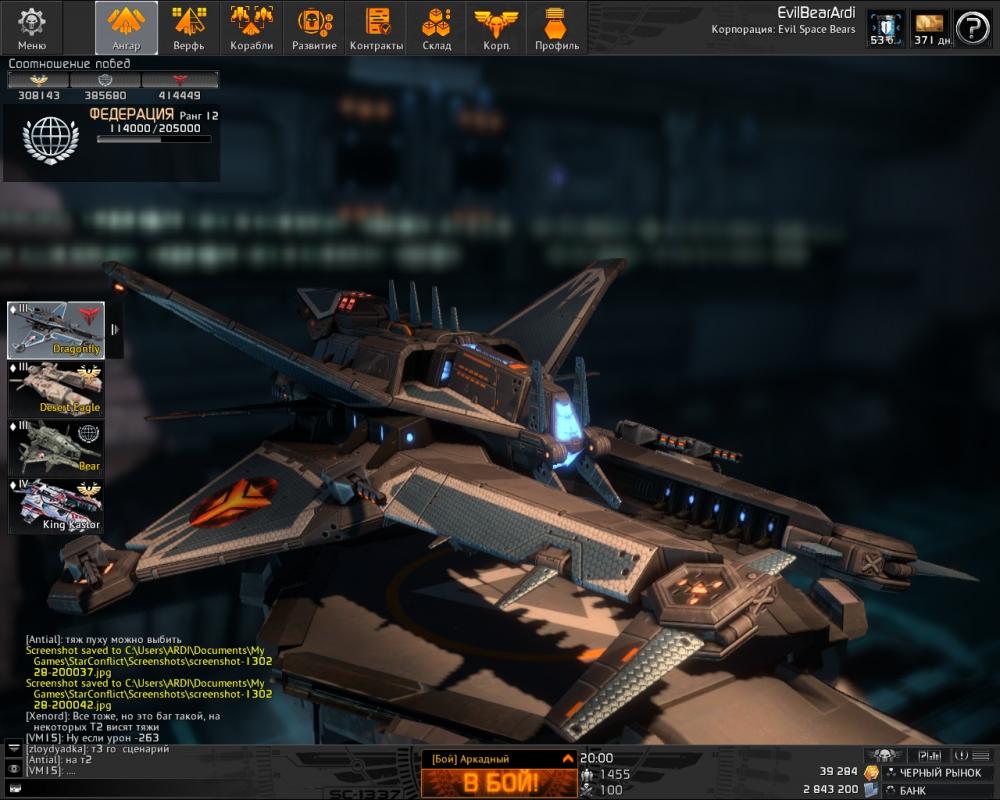Select the Bear ship slot
This screenshot has height=800, width=1000.
[x=56, y=446]
